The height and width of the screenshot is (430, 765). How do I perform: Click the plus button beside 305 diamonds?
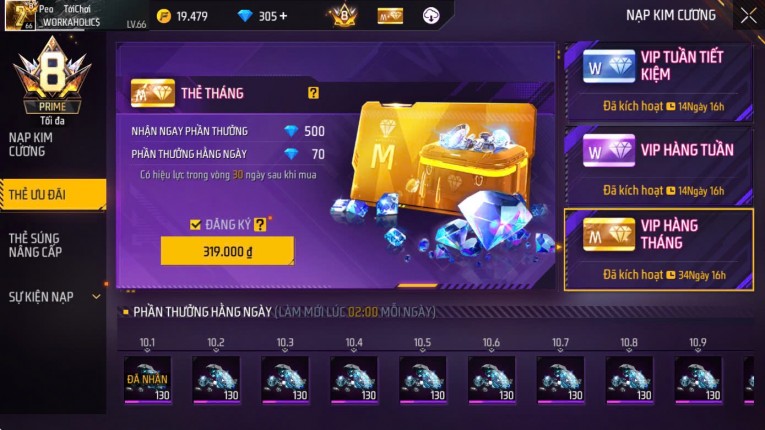[x=282, y=16]
